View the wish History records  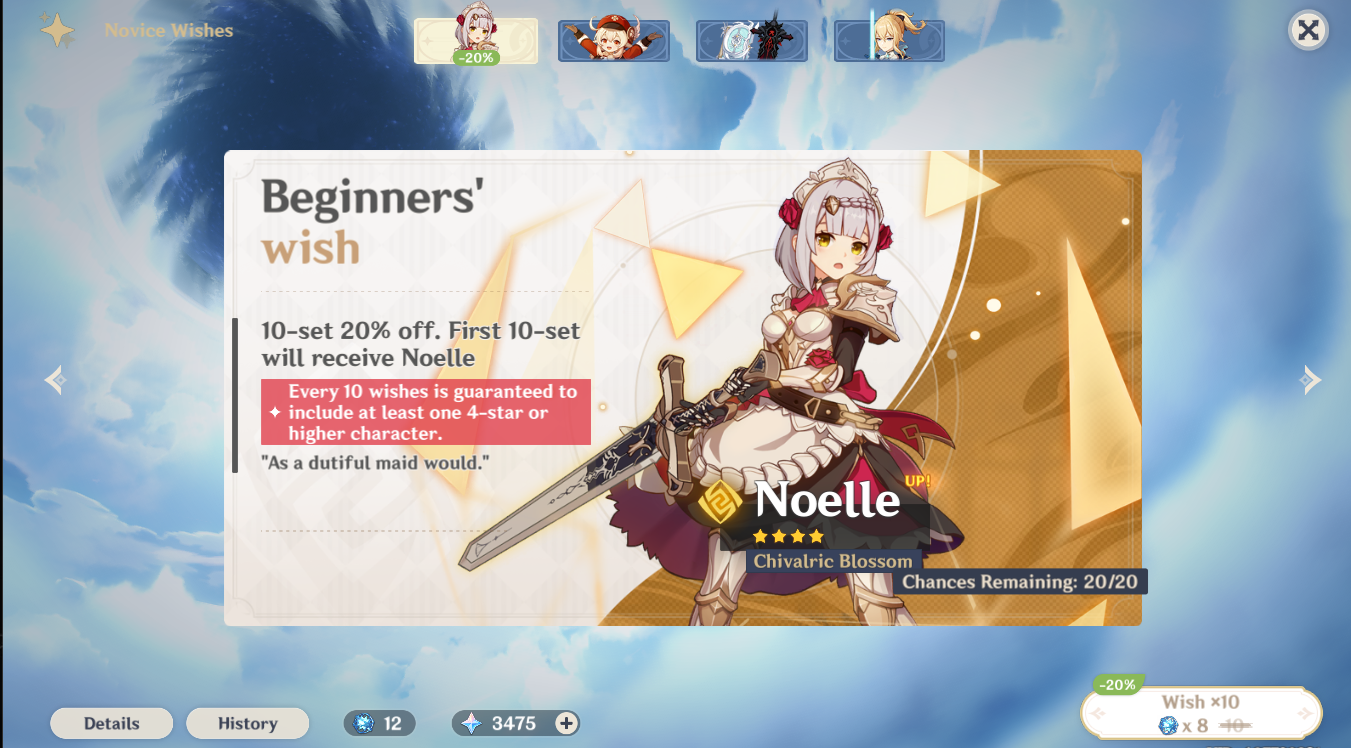click(247, 723)
